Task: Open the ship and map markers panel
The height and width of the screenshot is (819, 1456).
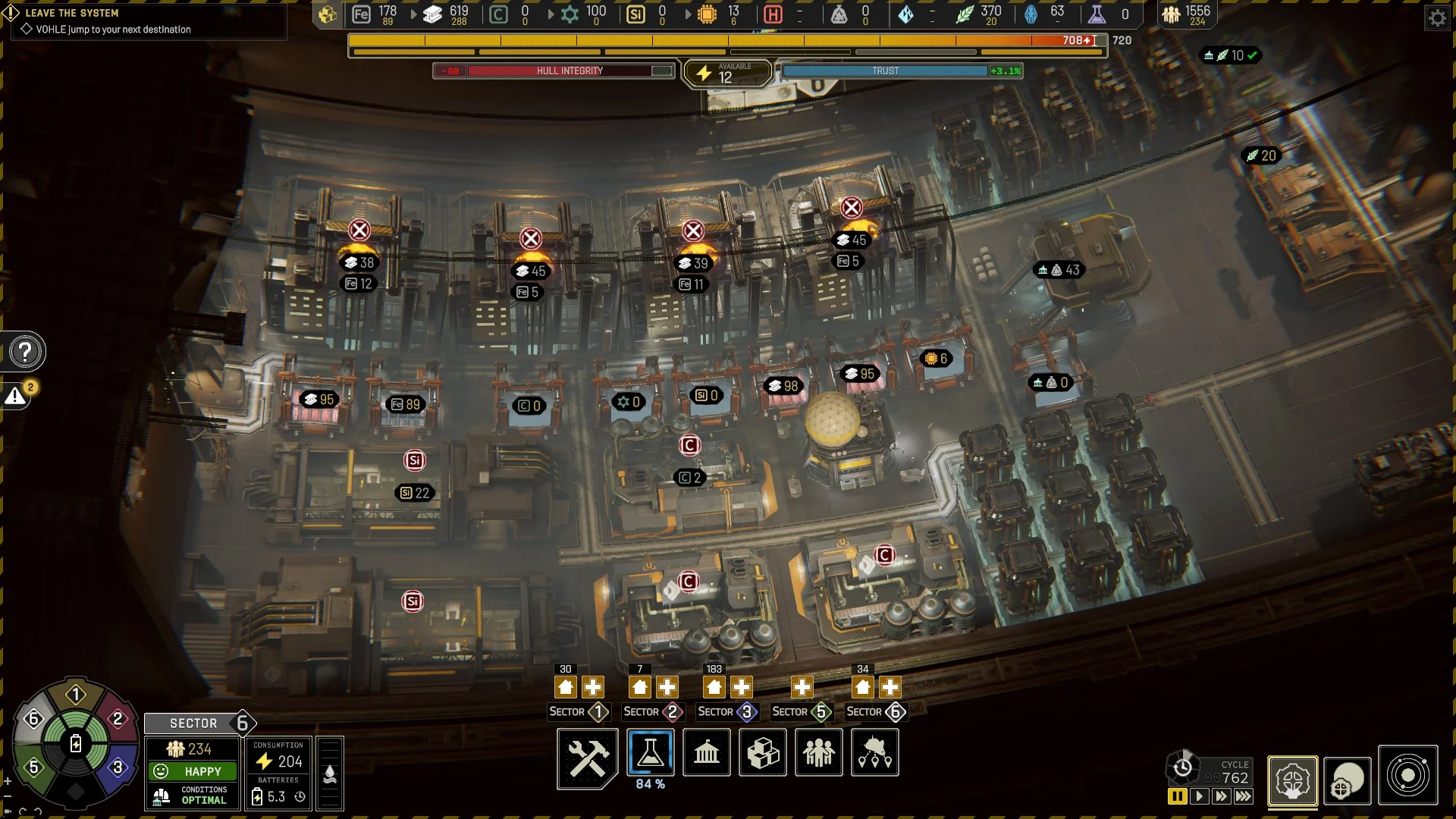Action: pyautogui.click(x=874, y=752)
